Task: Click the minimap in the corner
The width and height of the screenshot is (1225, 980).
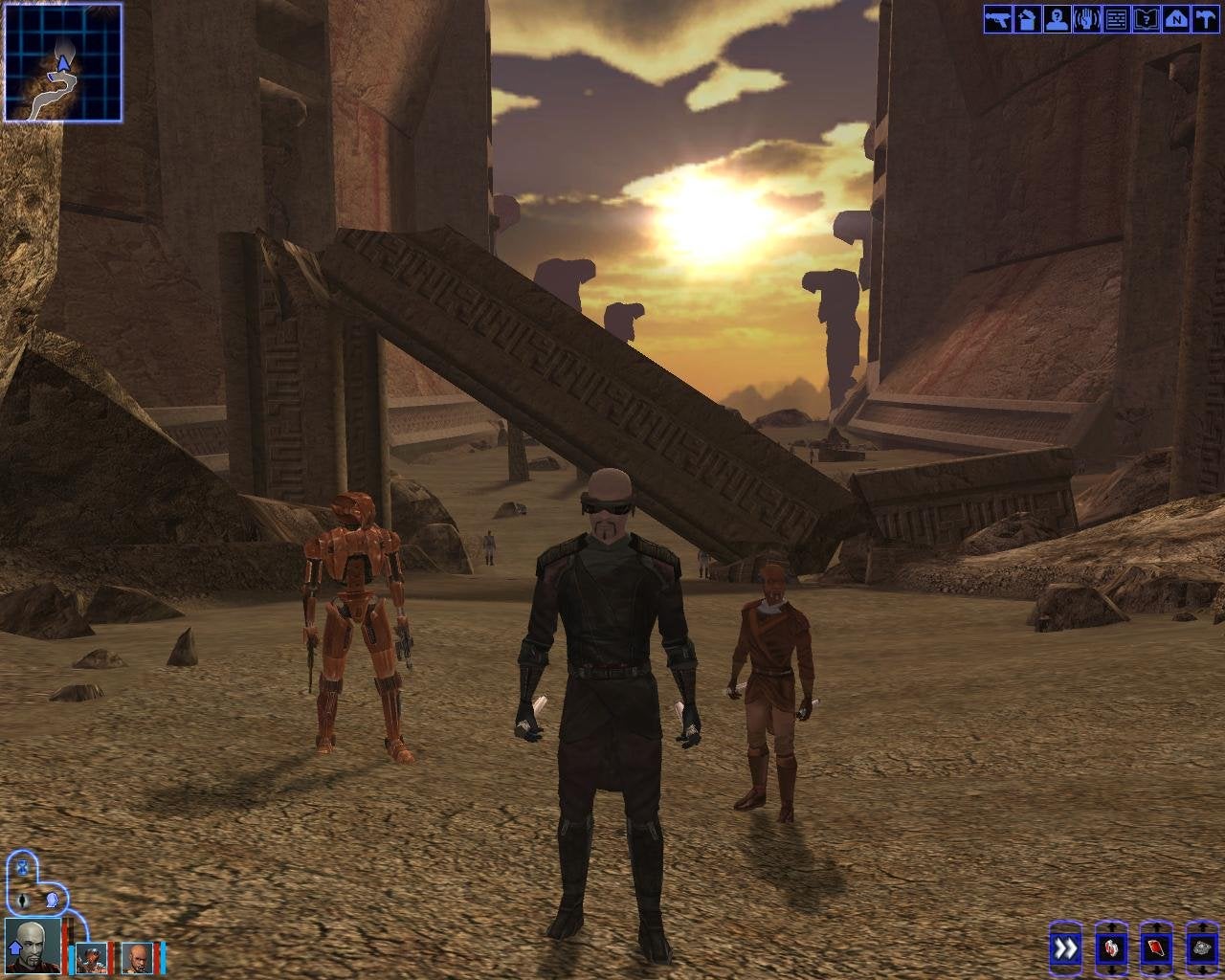Action: coord(63,62)
